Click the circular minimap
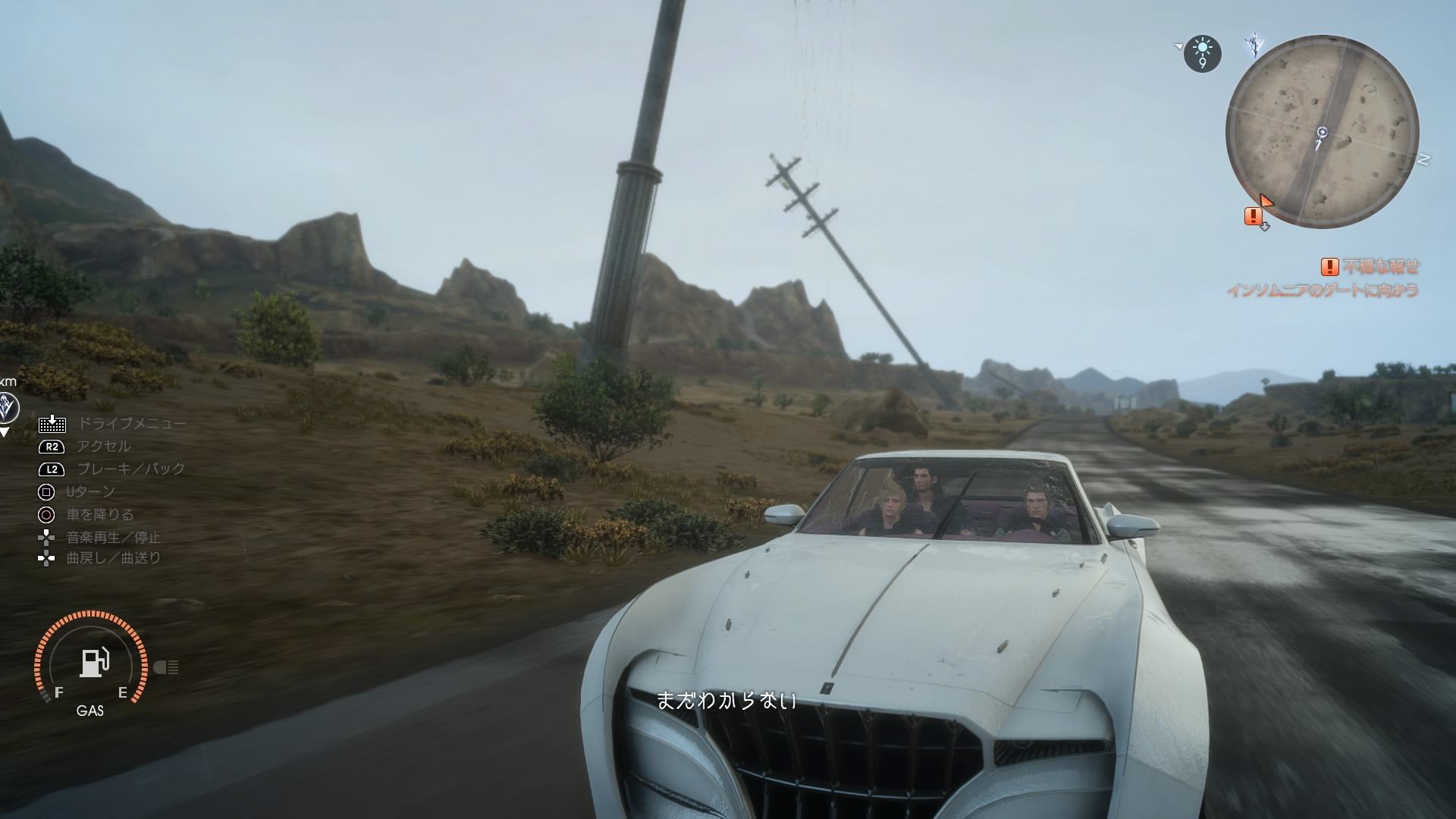The width and height of the screenshot is (1456, 819). [x=1322, y=132]
